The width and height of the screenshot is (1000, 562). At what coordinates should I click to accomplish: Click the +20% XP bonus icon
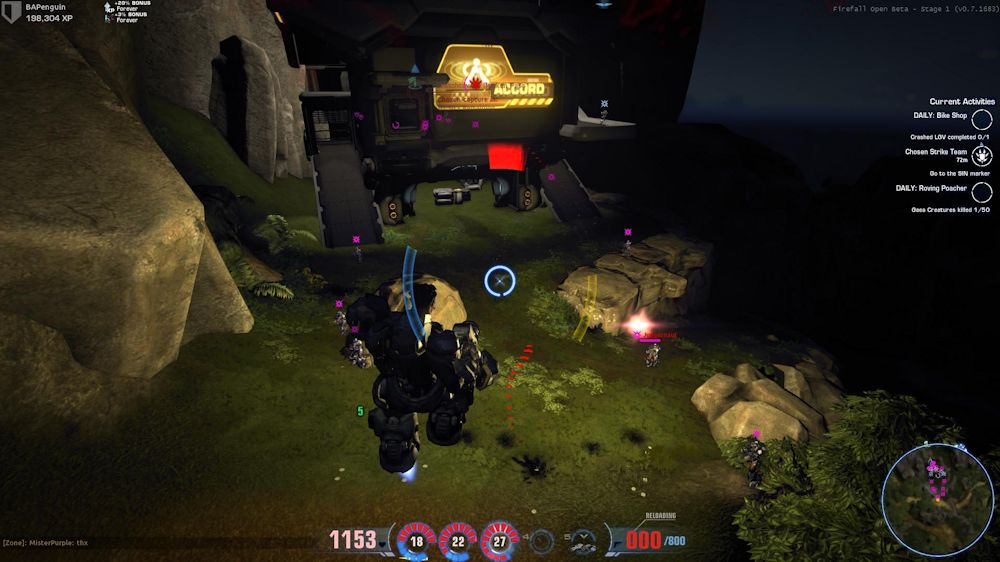pos(109,7)
